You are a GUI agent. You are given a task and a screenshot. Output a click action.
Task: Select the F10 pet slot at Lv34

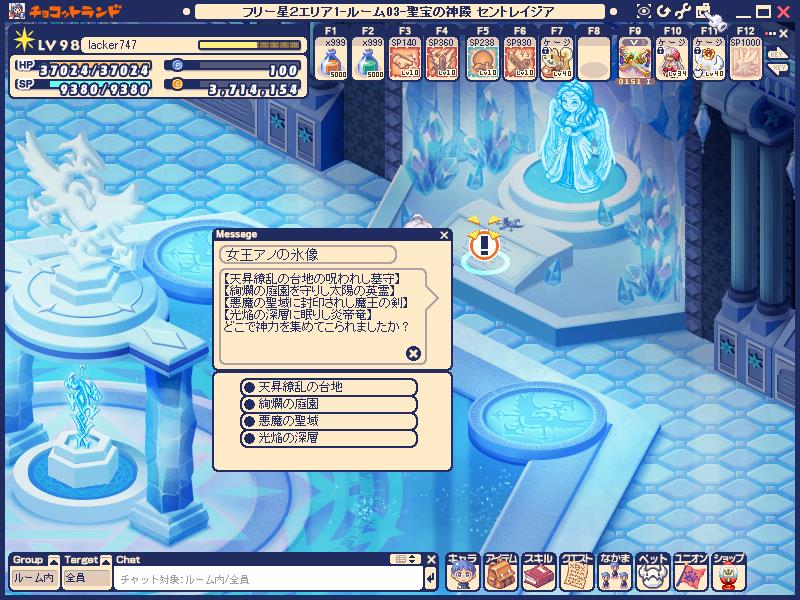pyautogui.click(x=670, y=62)
